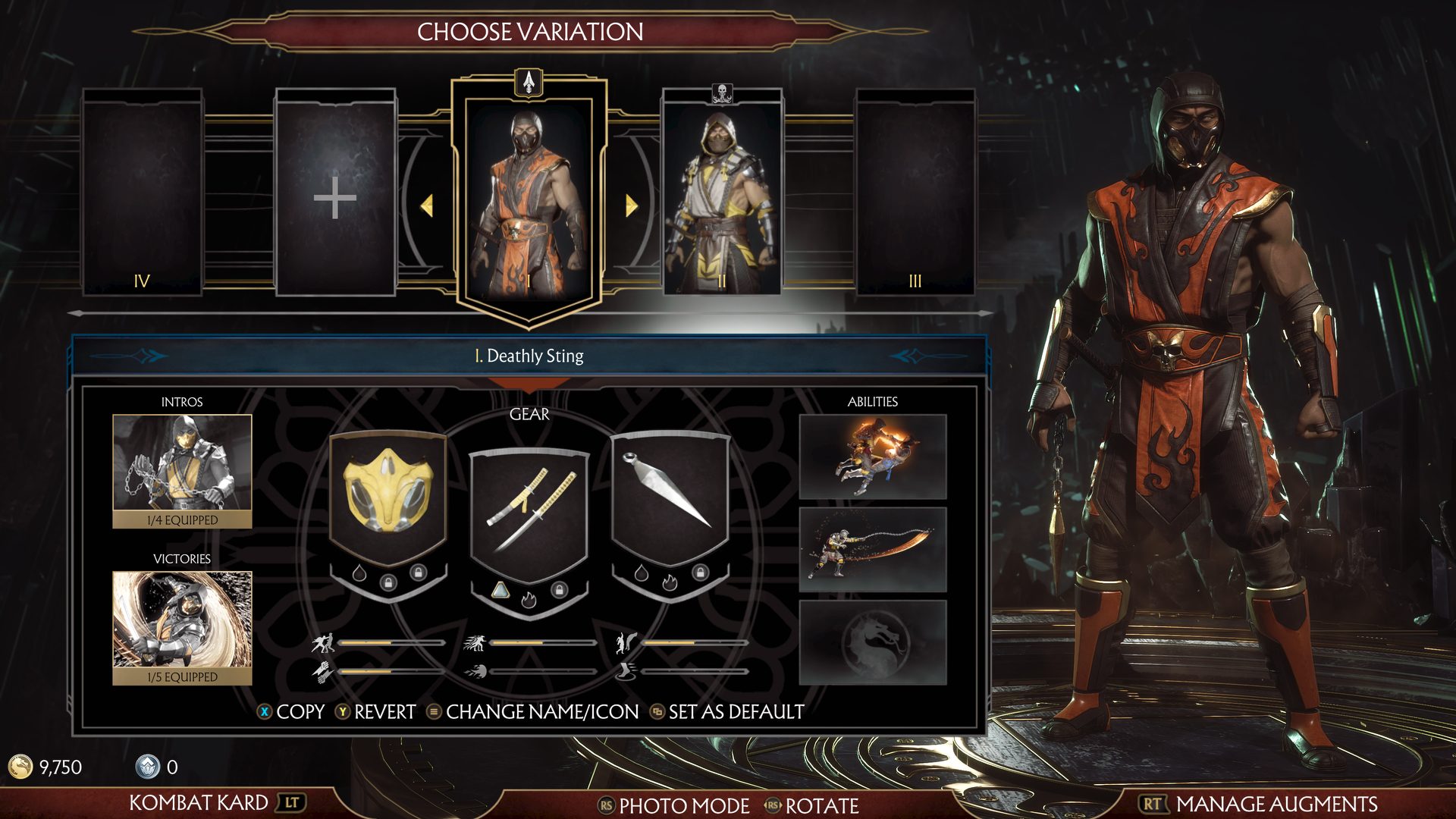Open the Intros thumbnail
1456x819 pixels.
tap(182, 464)
